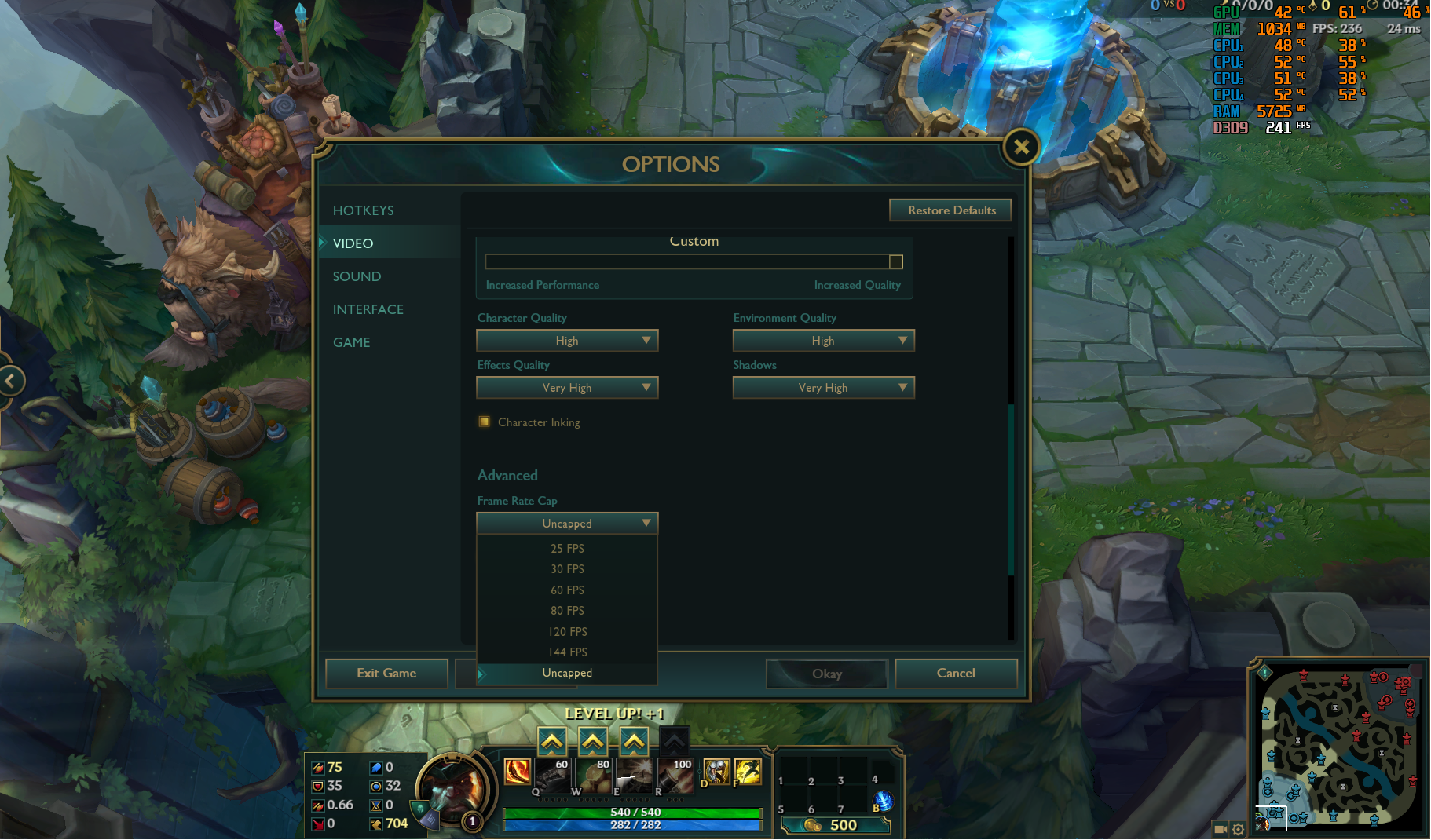Click the Custom graphics quality slider handle

[895, 261]
